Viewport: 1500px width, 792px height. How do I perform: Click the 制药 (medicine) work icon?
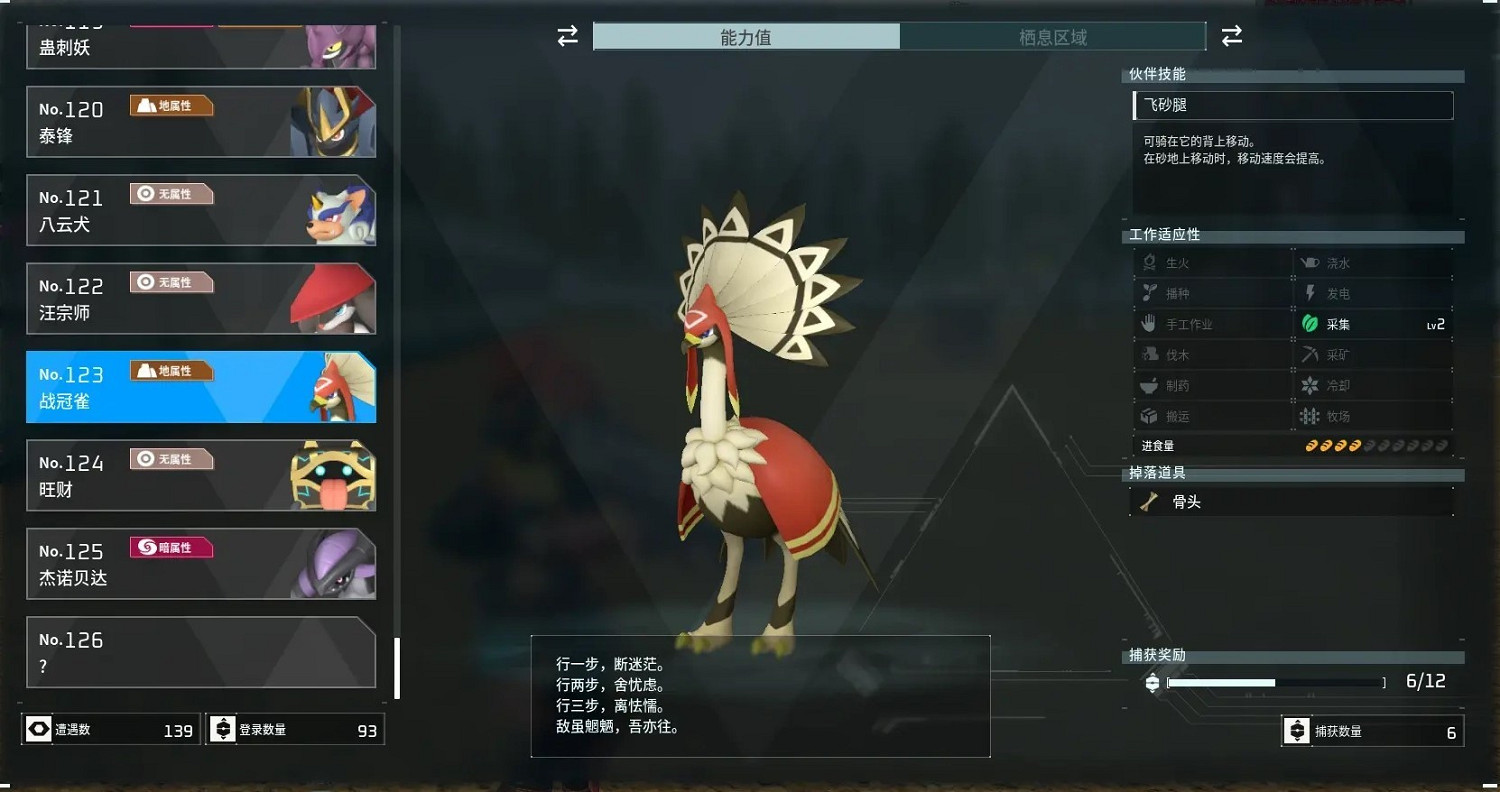point(1151,385)
